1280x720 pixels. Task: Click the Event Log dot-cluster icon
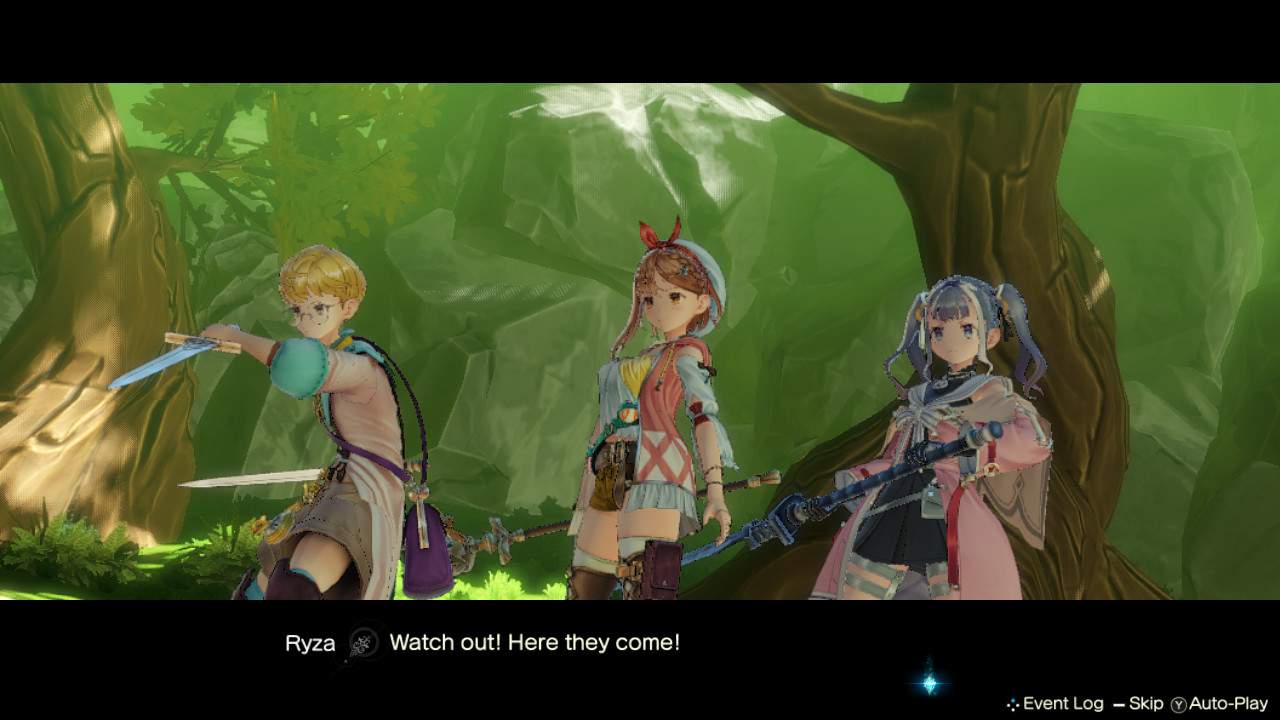pos(1013,703)
